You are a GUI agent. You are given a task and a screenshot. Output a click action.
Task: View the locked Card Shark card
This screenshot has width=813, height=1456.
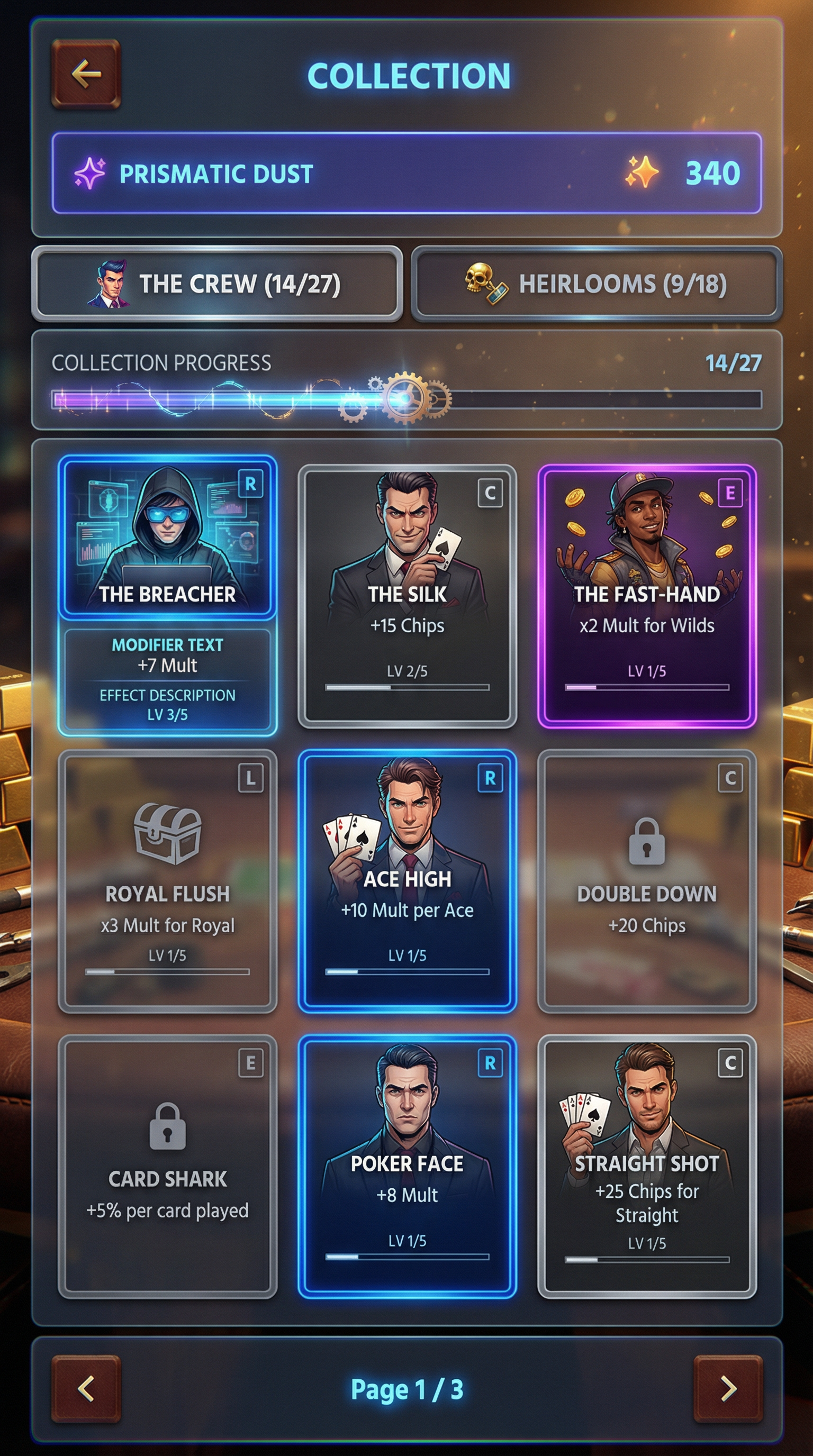pos(167,1167)
